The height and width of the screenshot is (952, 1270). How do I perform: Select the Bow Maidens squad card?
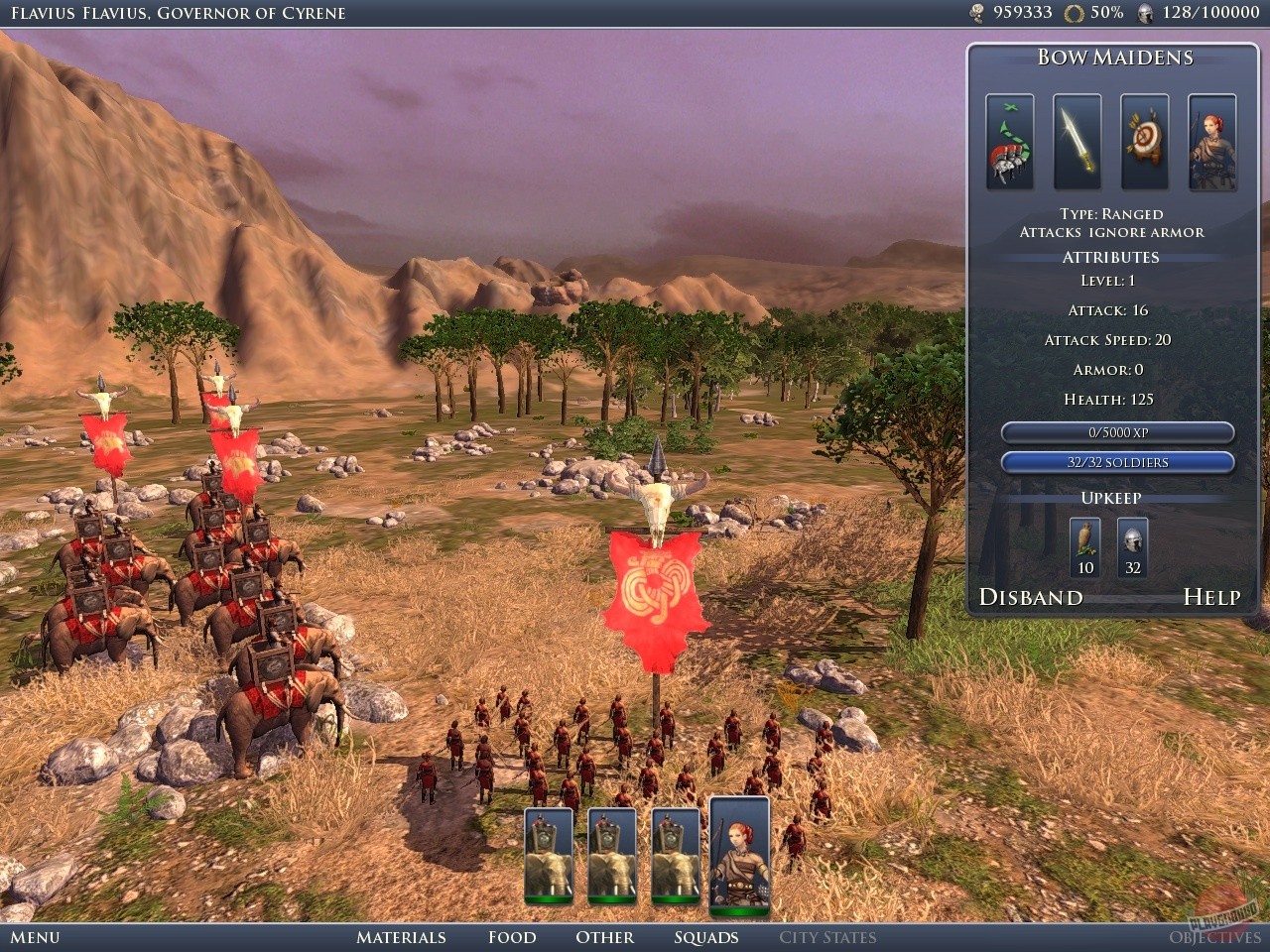click(x=739, y=855)
